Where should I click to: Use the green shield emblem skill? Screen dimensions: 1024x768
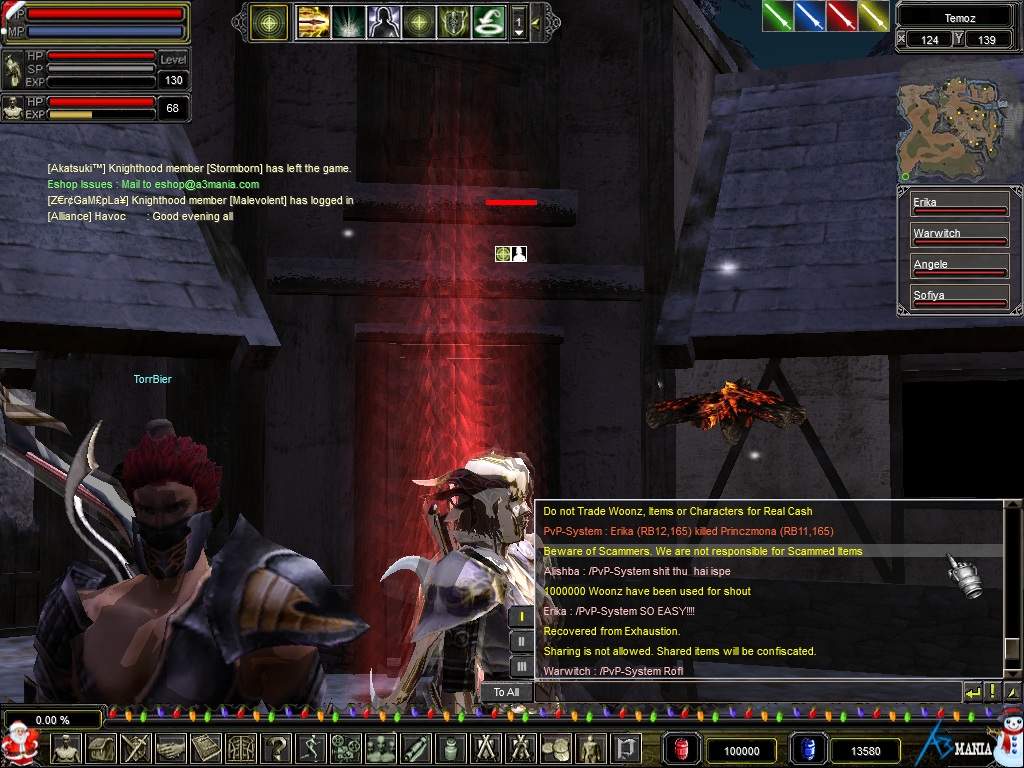[x=453, y=21]
